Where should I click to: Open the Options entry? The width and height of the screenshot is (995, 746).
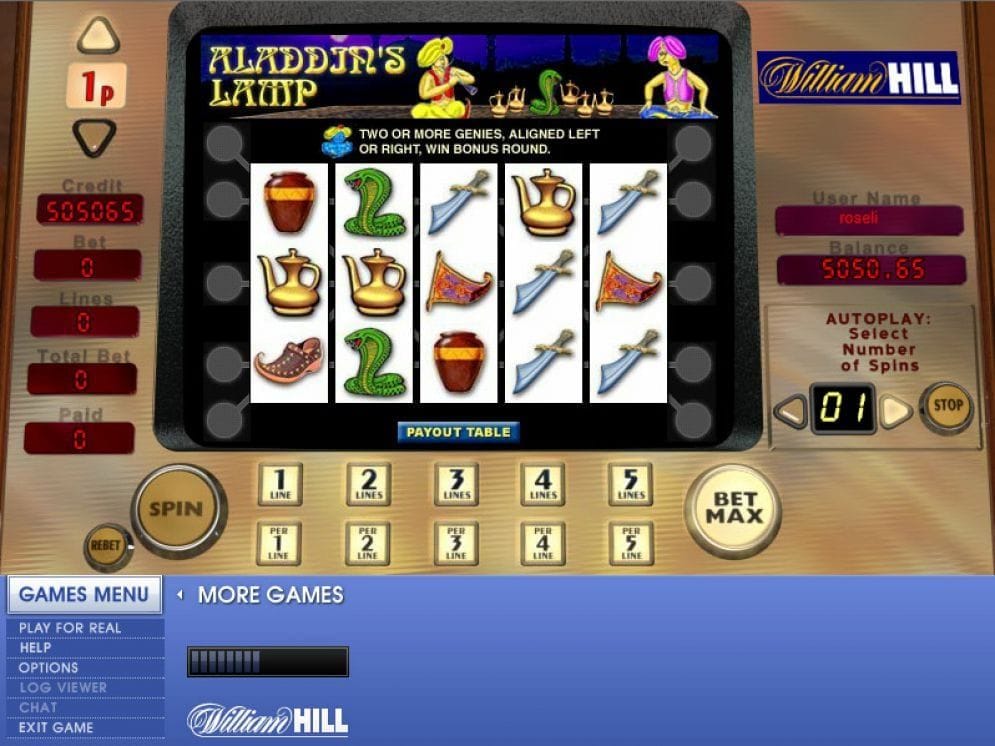coord(48,668)
